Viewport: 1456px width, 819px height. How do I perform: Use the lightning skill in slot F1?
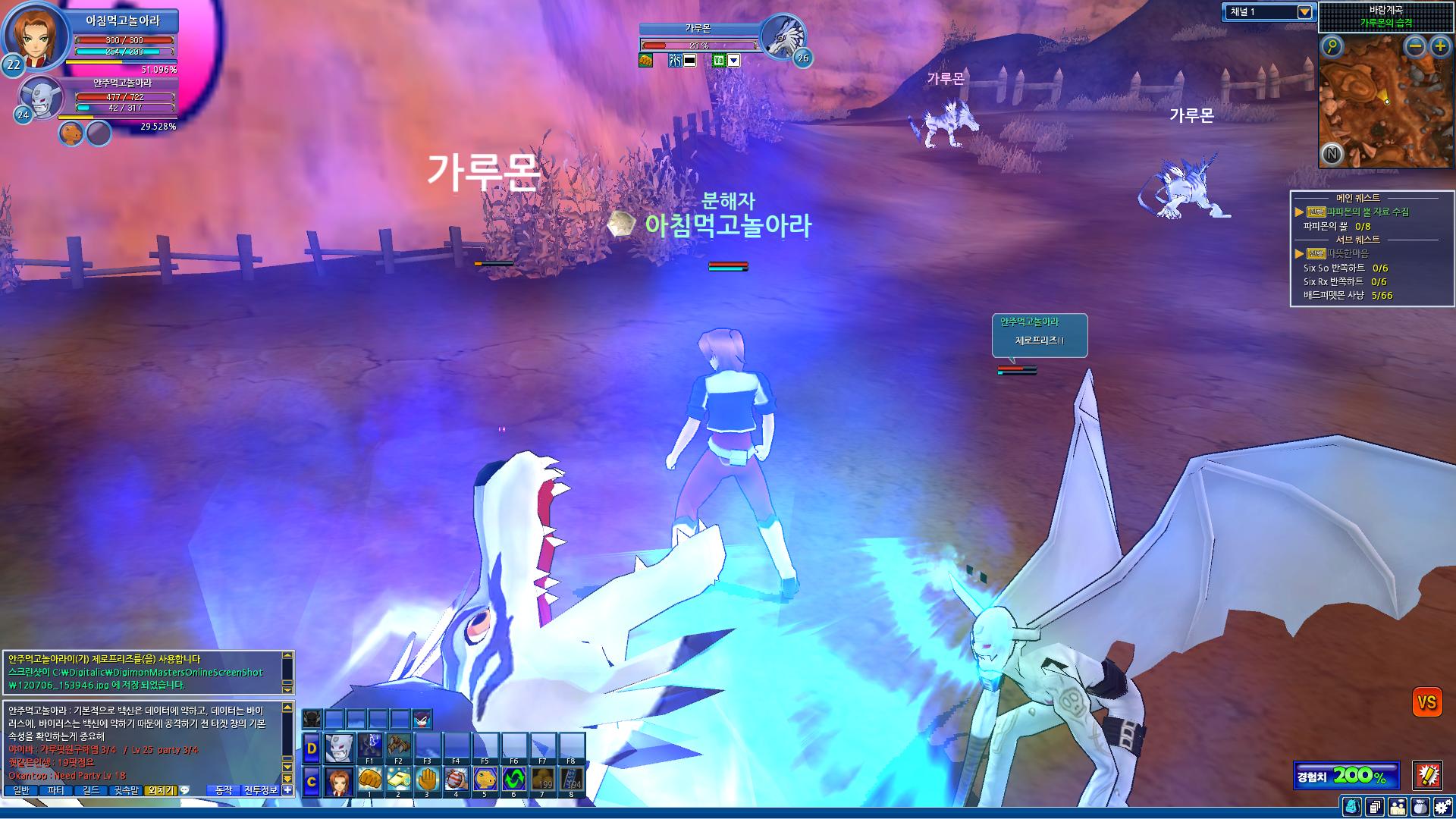[x=370, y=746]
